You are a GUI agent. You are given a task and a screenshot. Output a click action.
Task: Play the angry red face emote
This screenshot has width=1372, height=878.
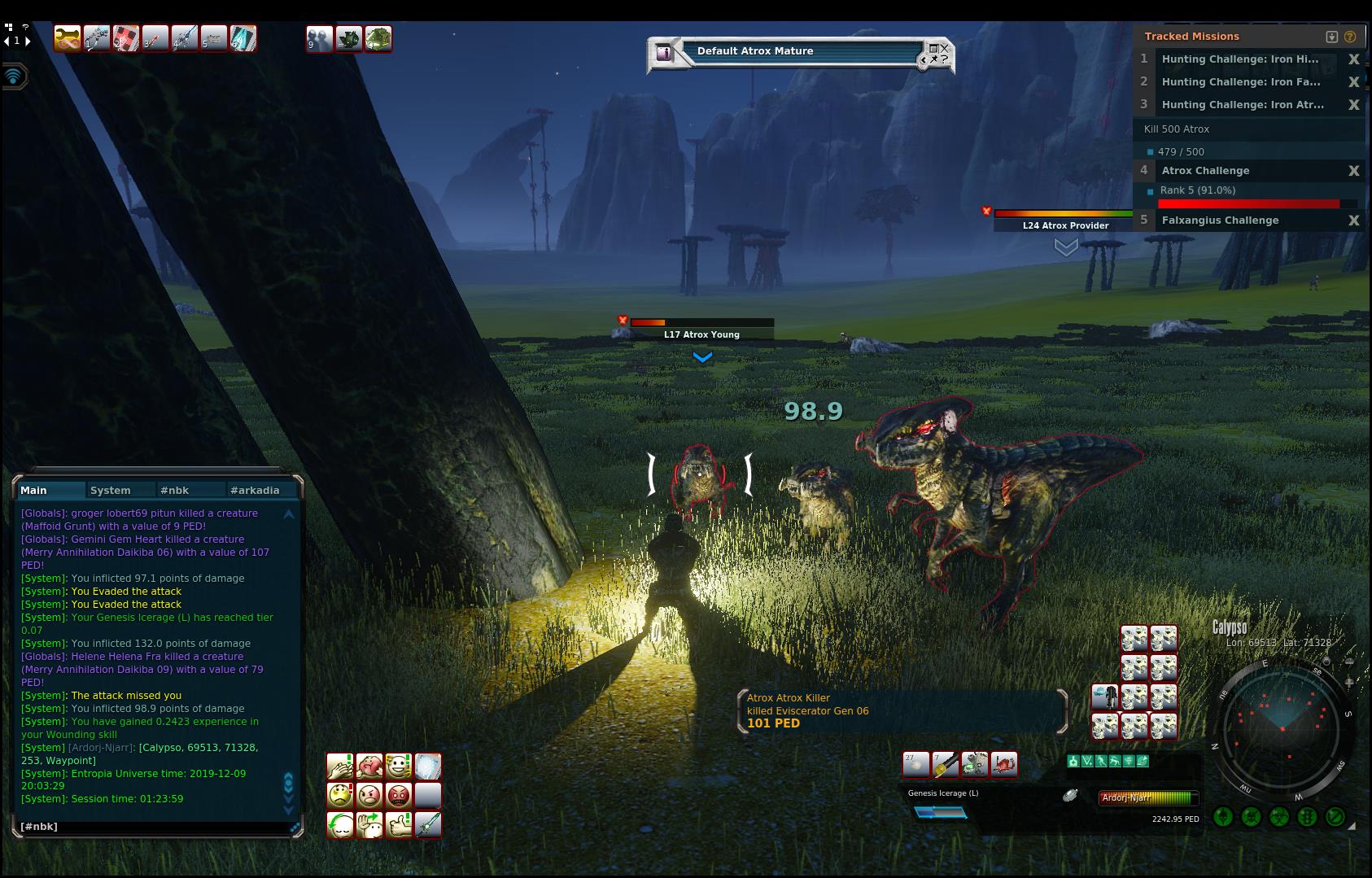coord(399,795)
